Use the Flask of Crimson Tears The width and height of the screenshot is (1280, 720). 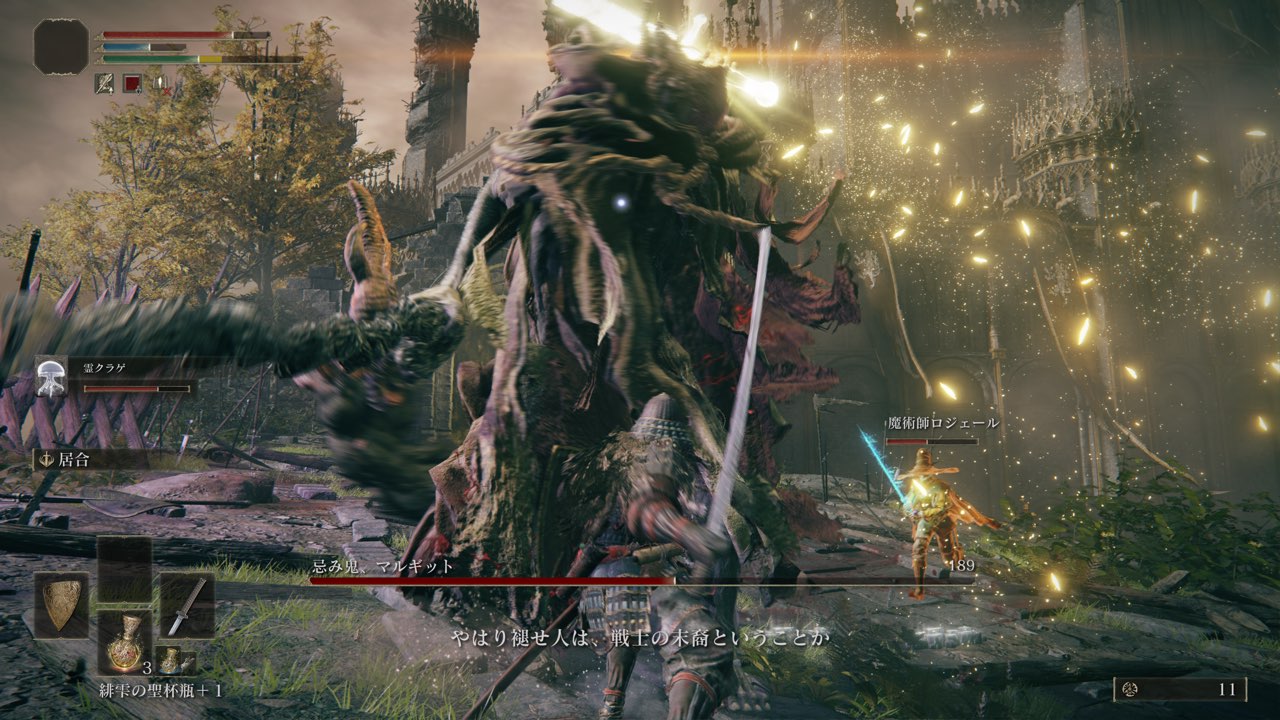point(124,643)
